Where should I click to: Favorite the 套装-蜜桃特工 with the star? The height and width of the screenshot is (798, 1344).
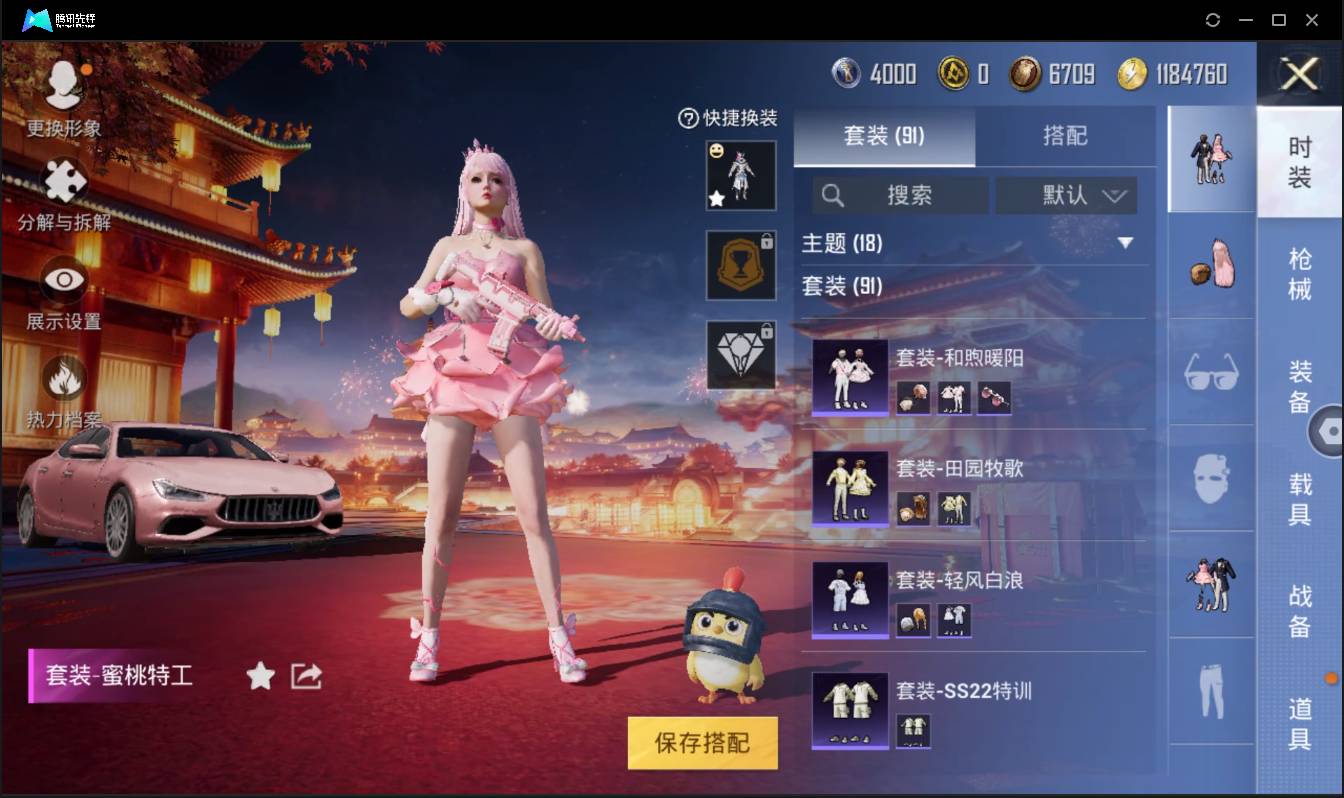[259, 676]
